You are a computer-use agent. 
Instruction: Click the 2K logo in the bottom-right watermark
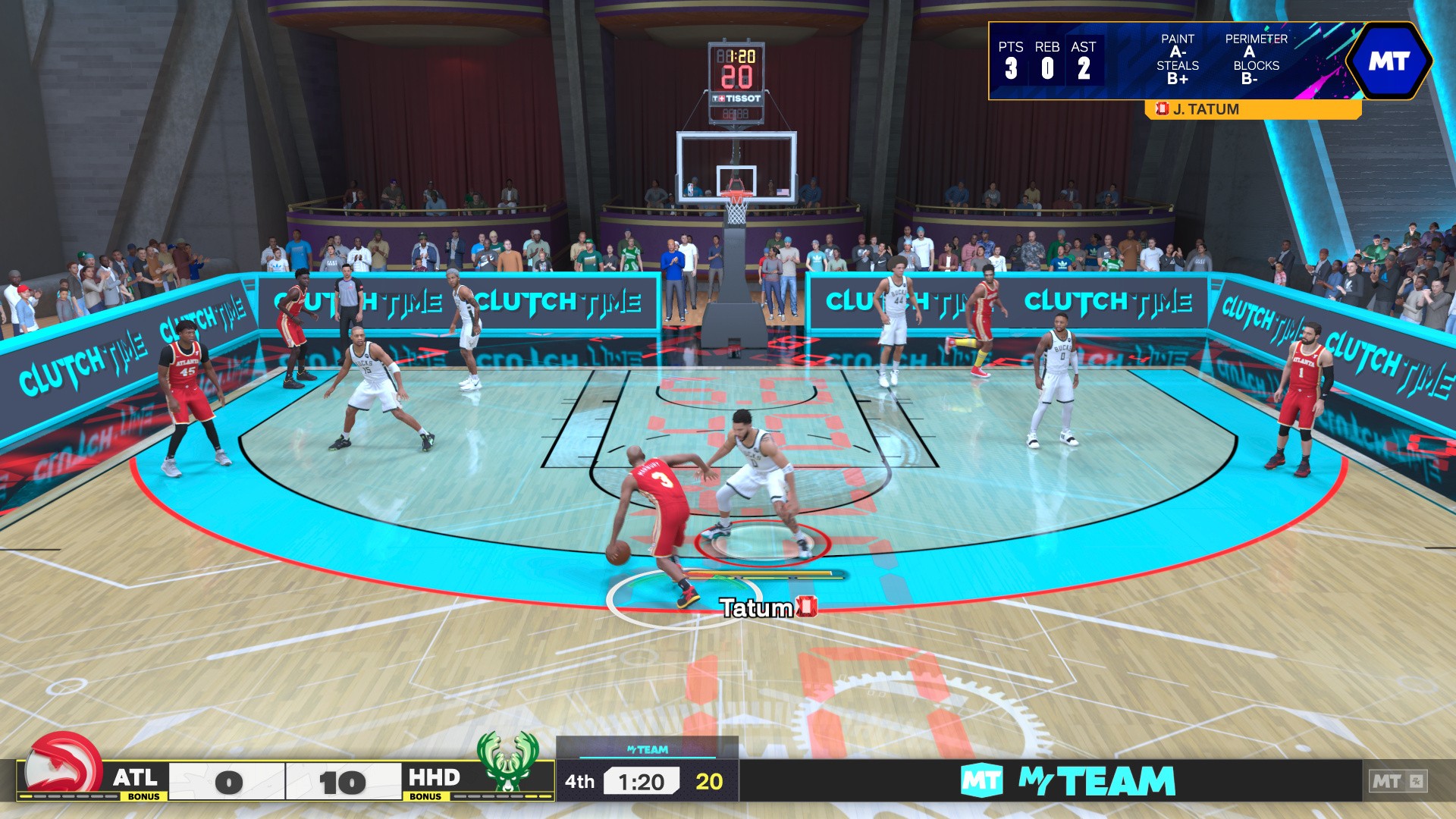click(1417, 780)
